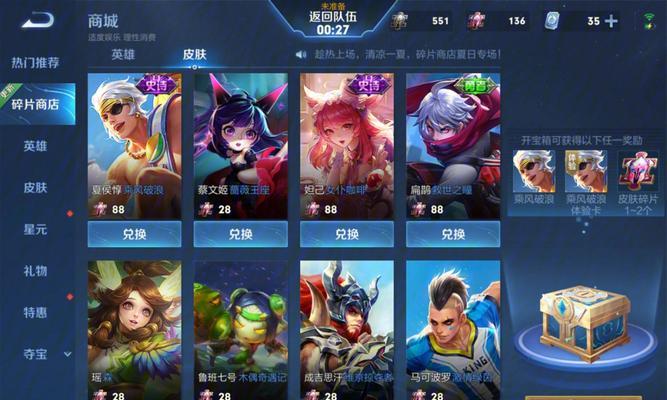Screen dimensions: 667x400
Task: Open the 皮肤 sidebar category
Action: click(36, 188)
